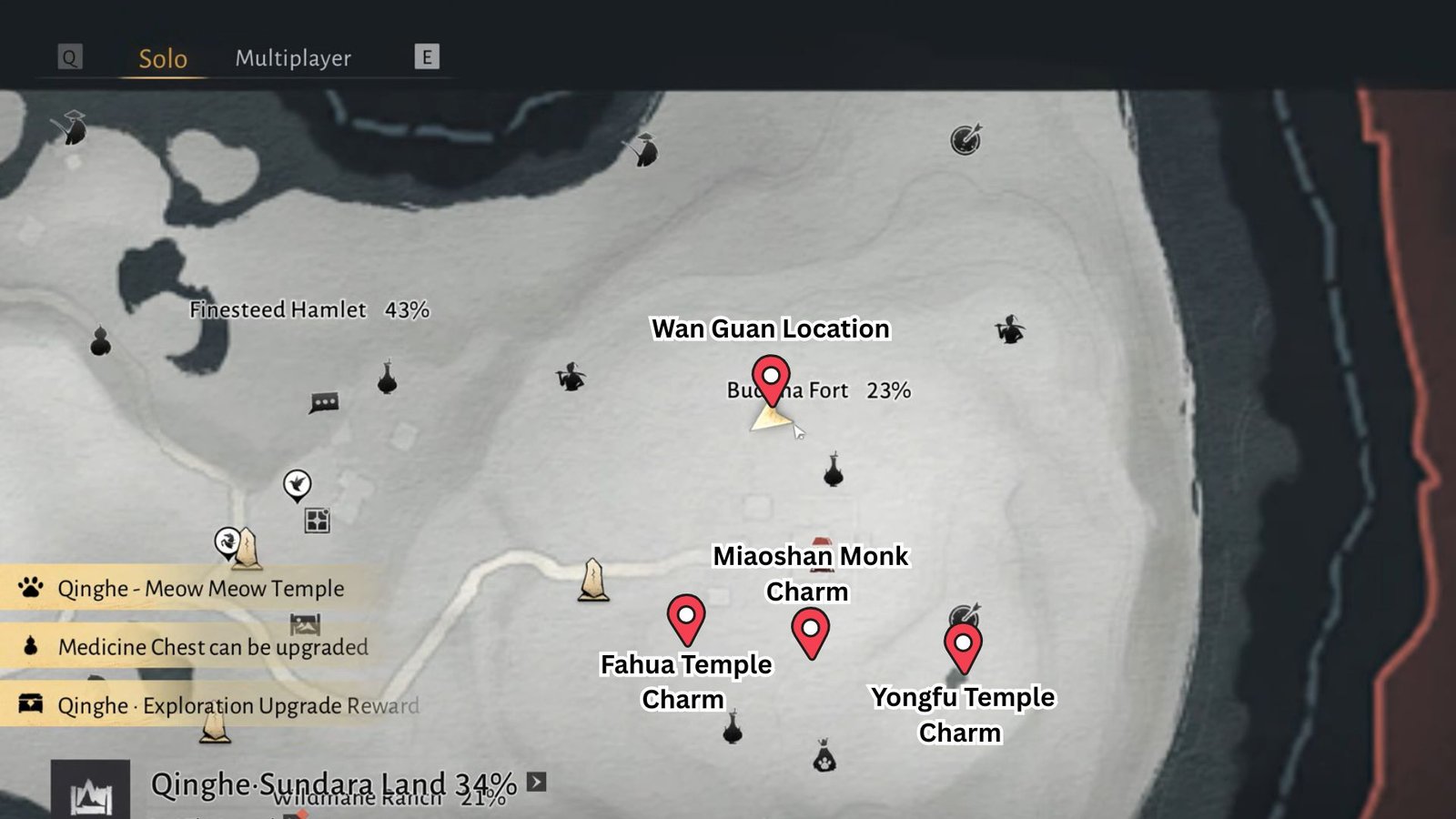Click the speech bubble dialogue marker on map

point(324,401)
